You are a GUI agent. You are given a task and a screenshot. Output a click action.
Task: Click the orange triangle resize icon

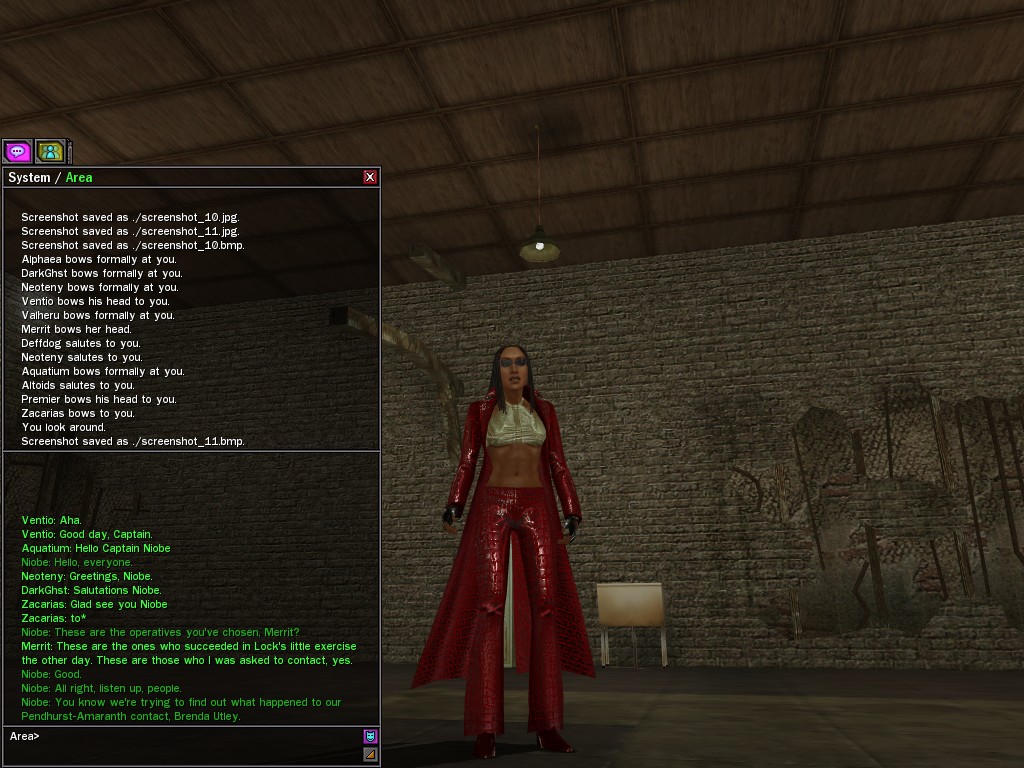tap(370, 754)
